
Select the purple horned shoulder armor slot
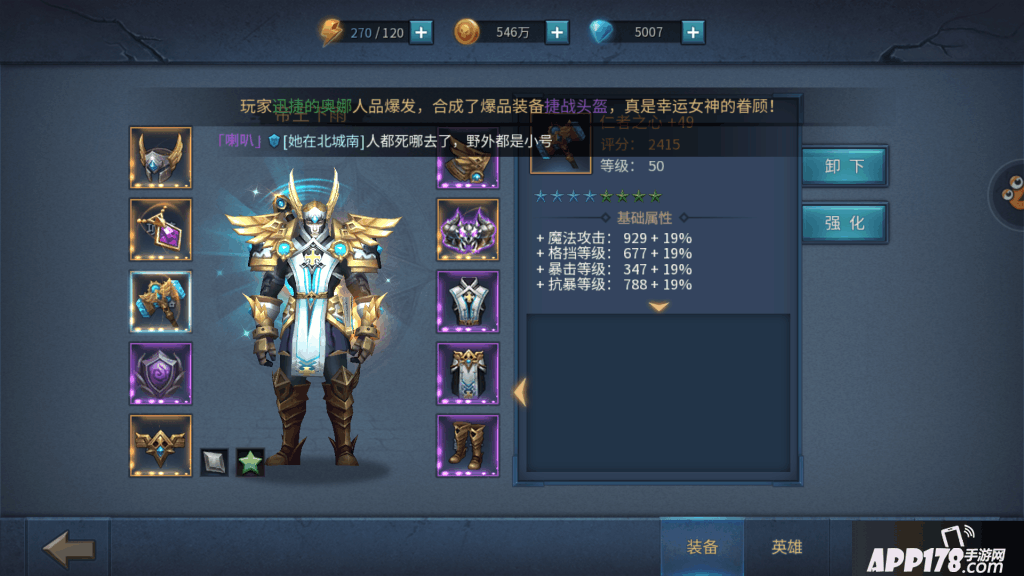point(467,229)
